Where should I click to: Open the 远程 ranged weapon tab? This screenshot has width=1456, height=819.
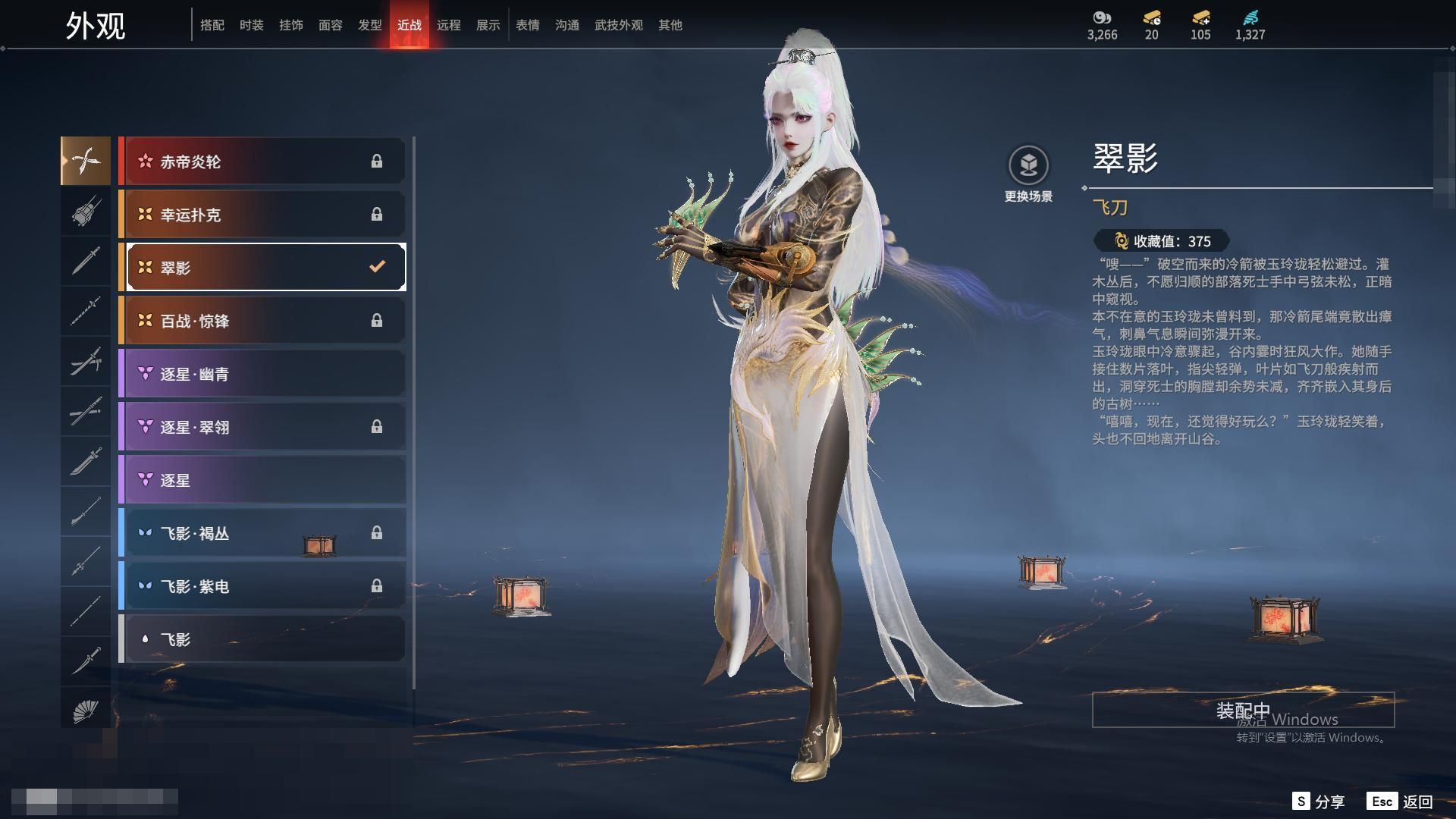click(x=449, y=25)
